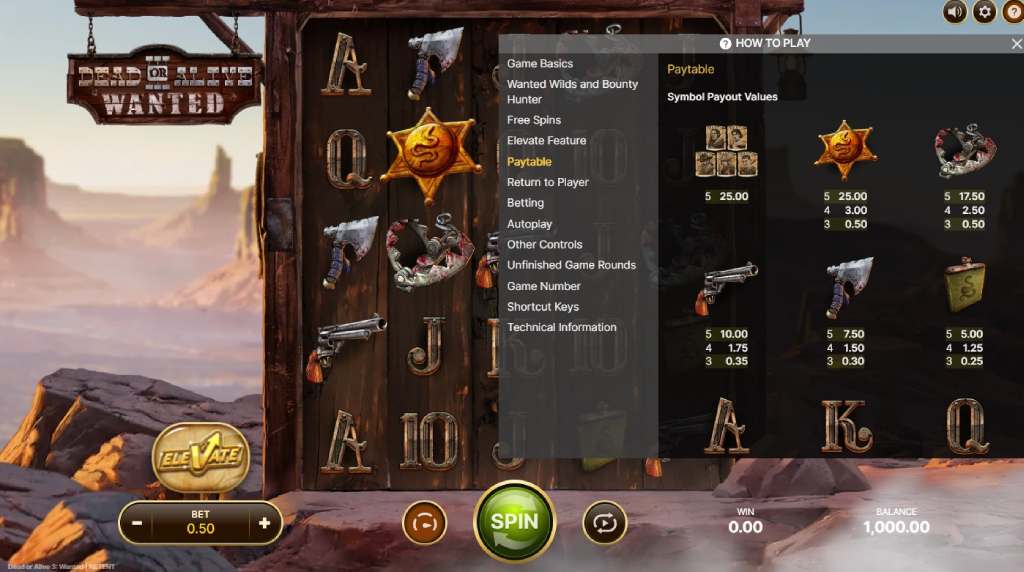Screen dimensions: 1024x572
Task: Increase the bet with the plus button
Action: (x=264, y=523)
